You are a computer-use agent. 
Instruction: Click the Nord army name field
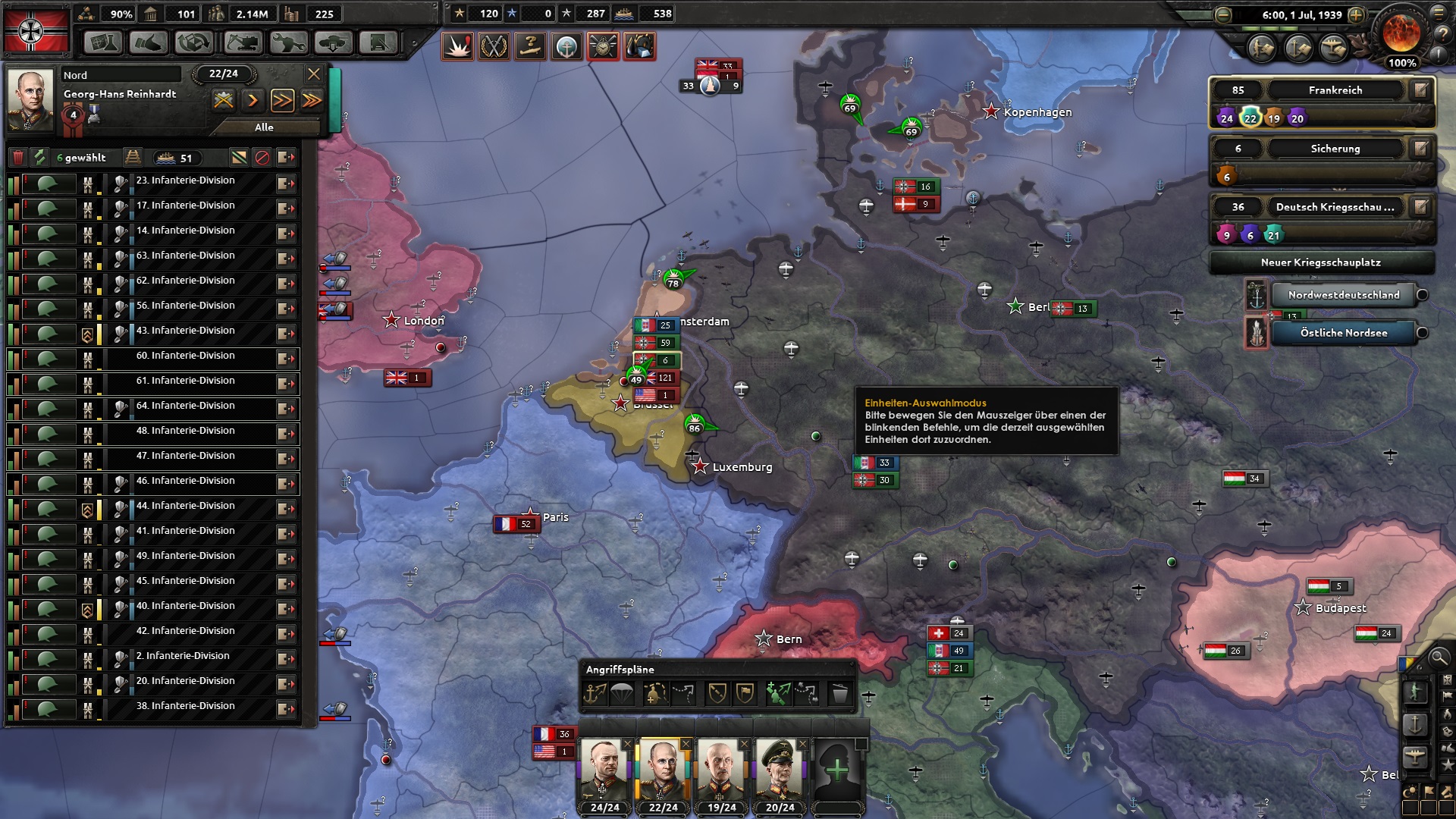pos(121,74)
